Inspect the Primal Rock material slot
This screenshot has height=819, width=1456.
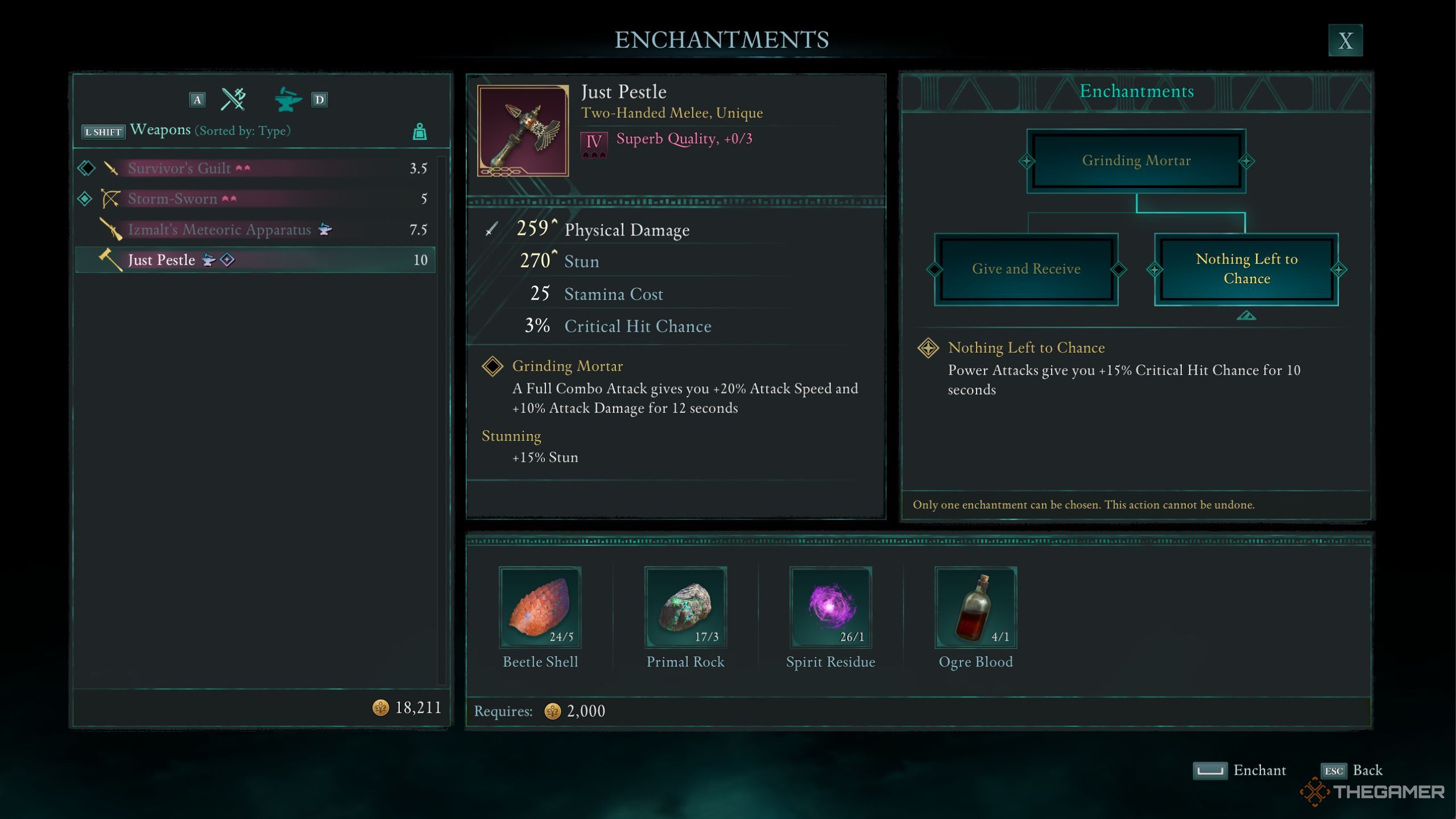[x=685, y=607]
